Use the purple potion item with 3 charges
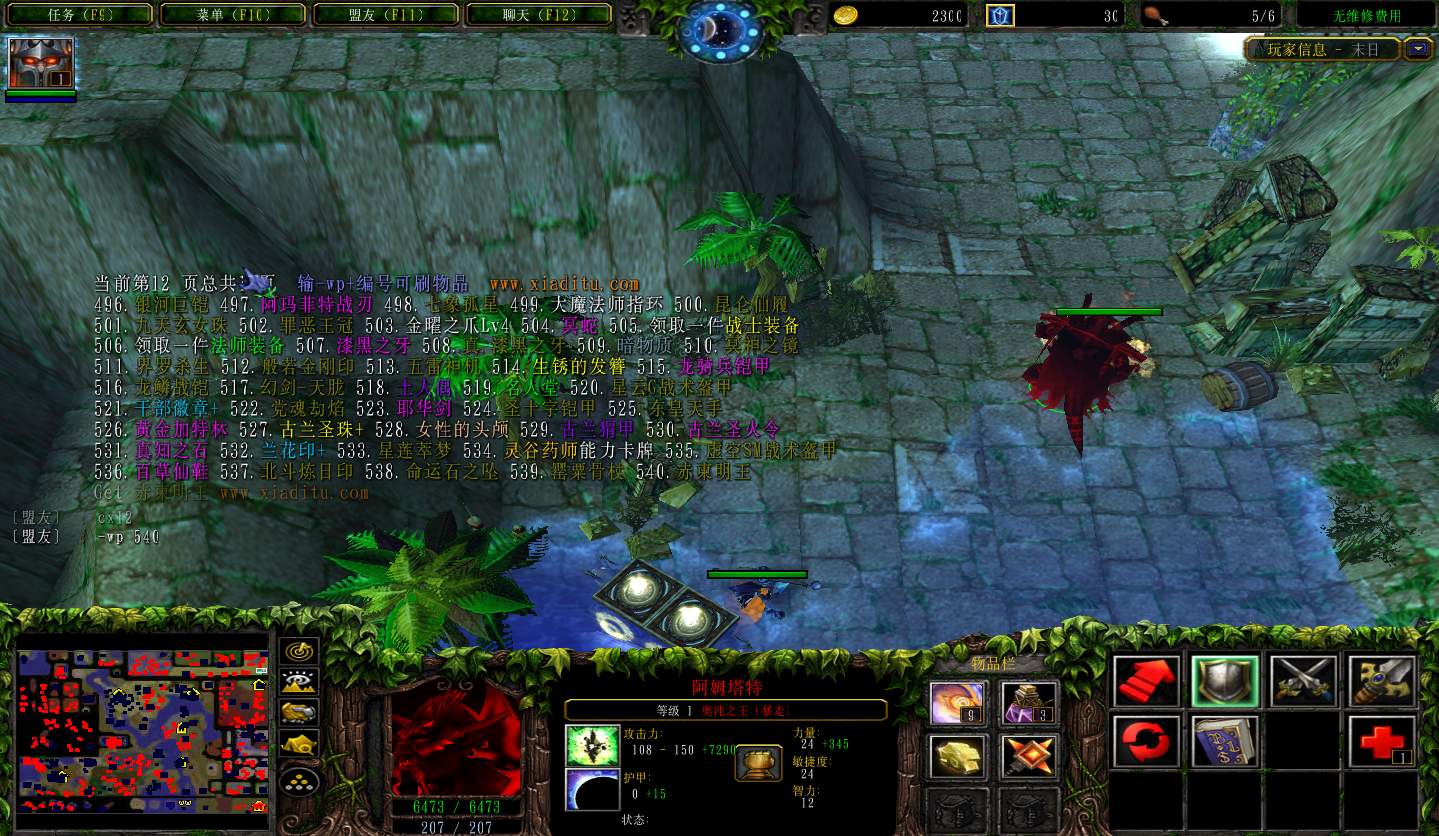 (x=1029, y=703)
